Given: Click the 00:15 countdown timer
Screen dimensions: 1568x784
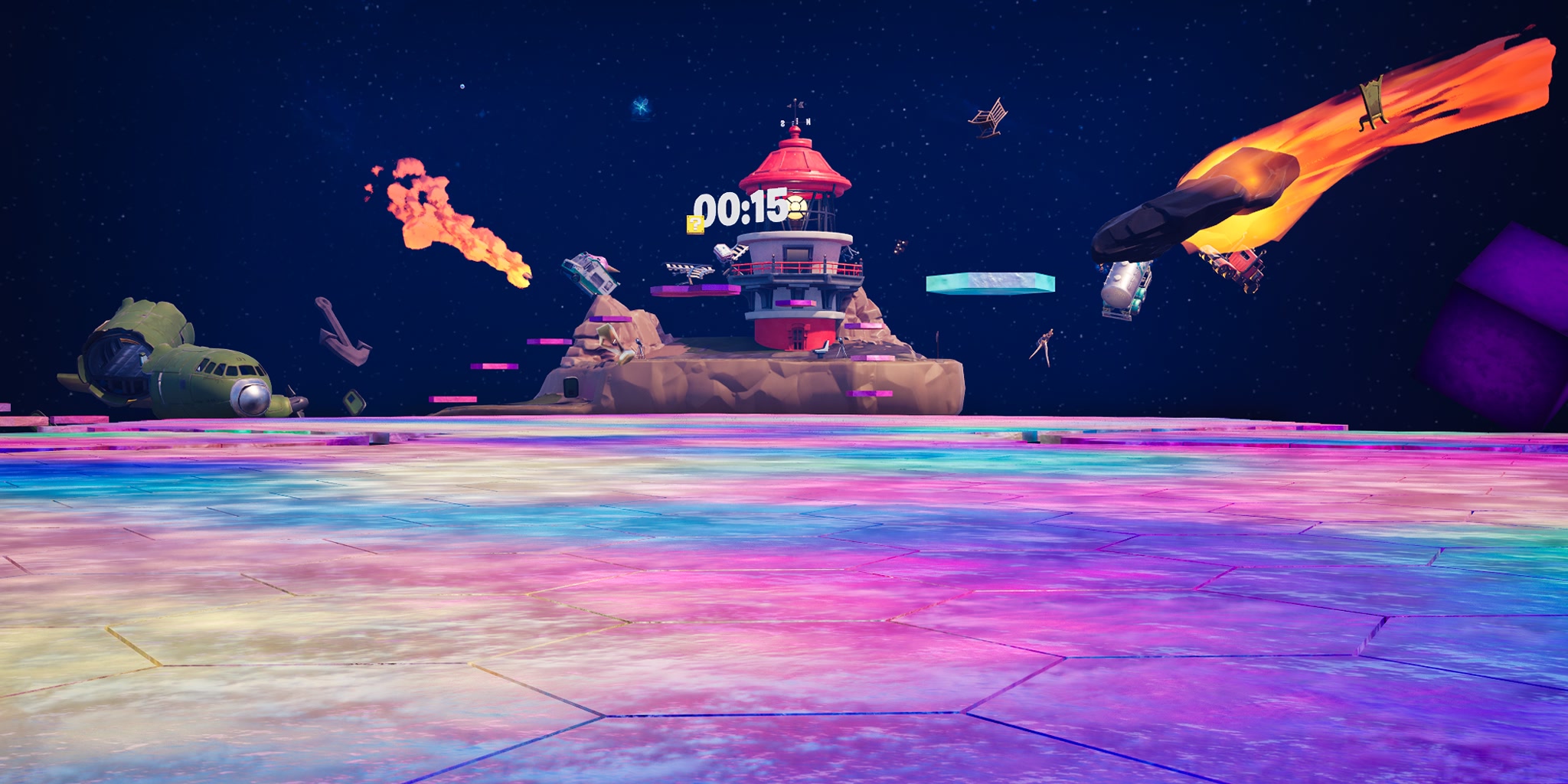Looking at the screenshot, I should tap(739, 207).
